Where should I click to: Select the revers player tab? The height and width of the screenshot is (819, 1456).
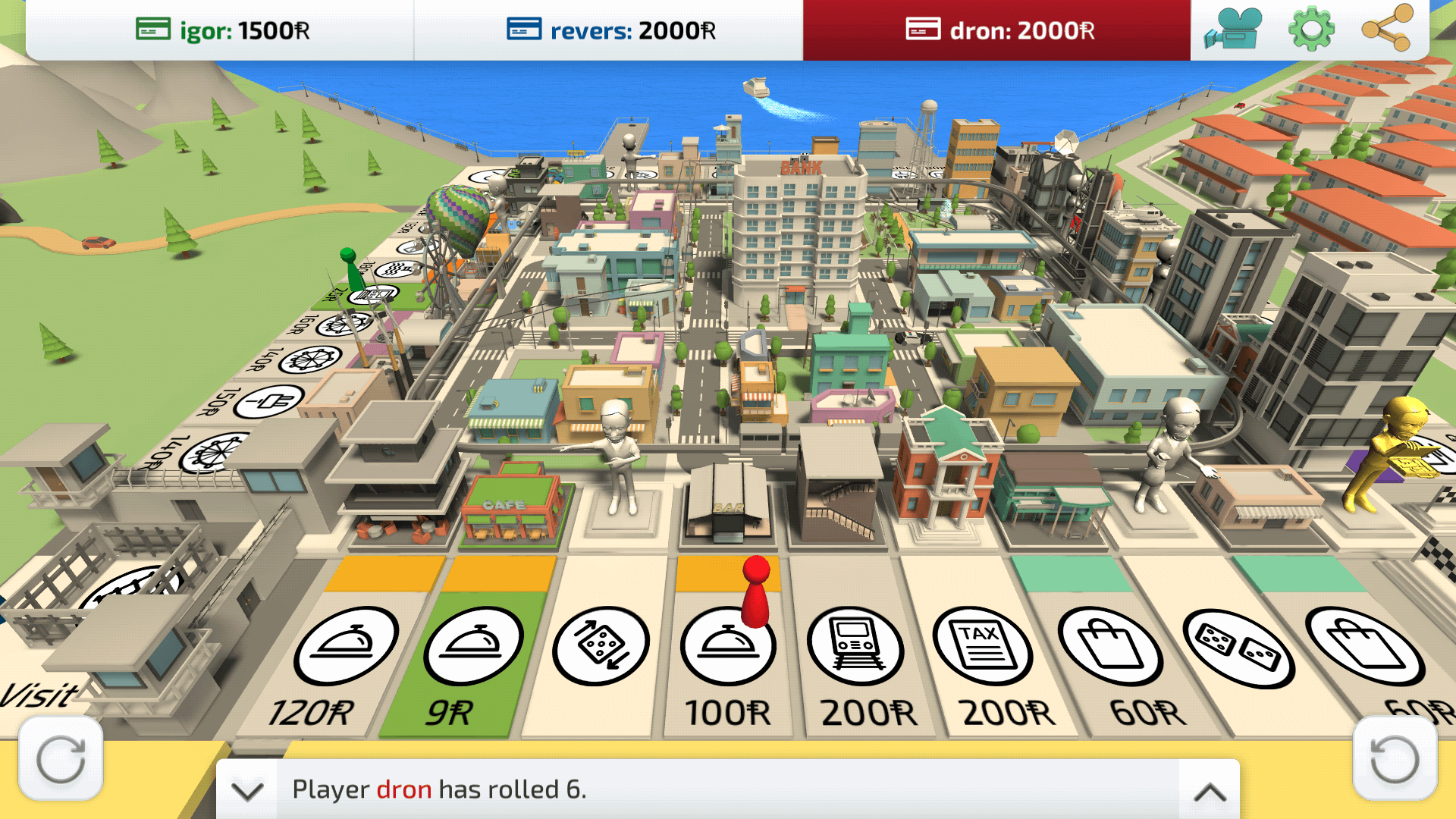click(610, 30)
